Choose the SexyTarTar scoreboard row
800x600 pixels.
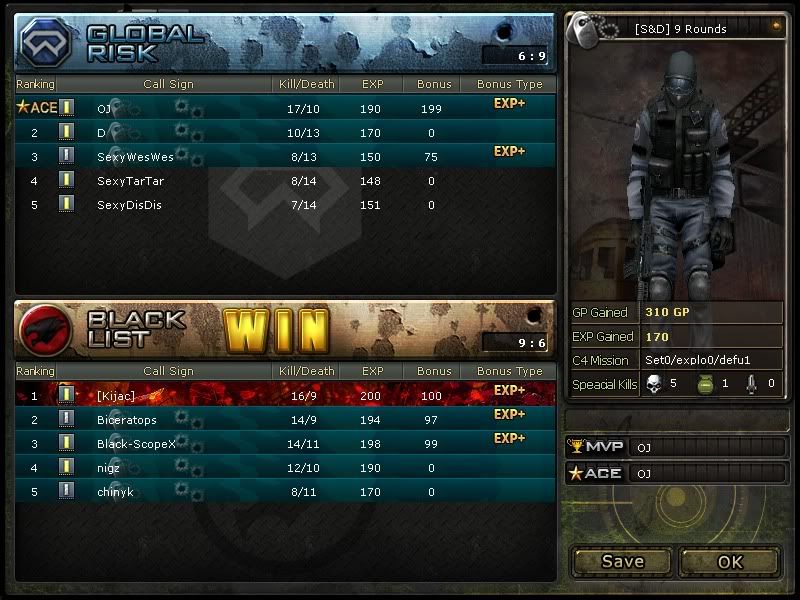coord(285,181)
